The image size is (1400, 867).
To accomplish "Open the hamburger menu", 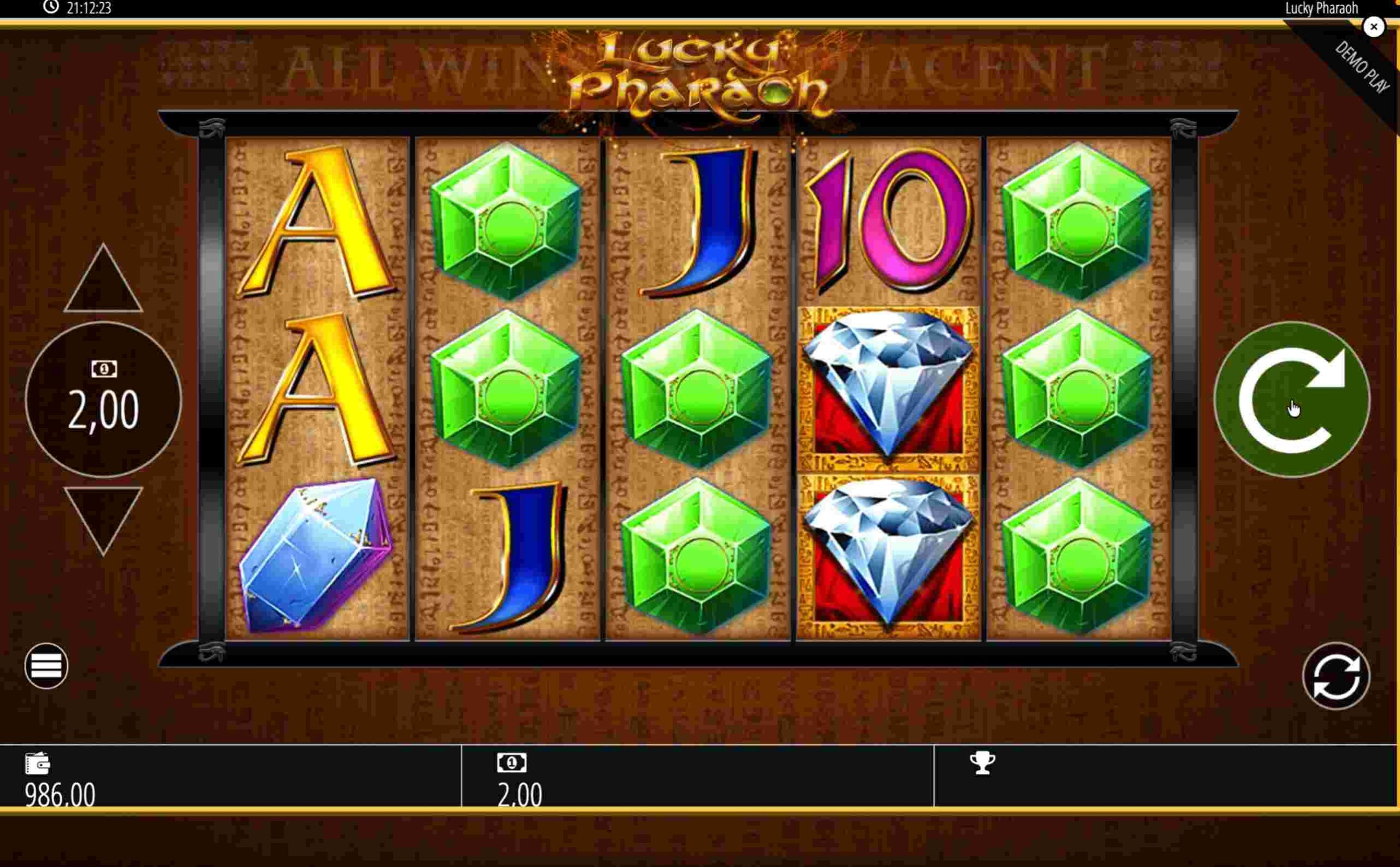I will tap(46, 666).
